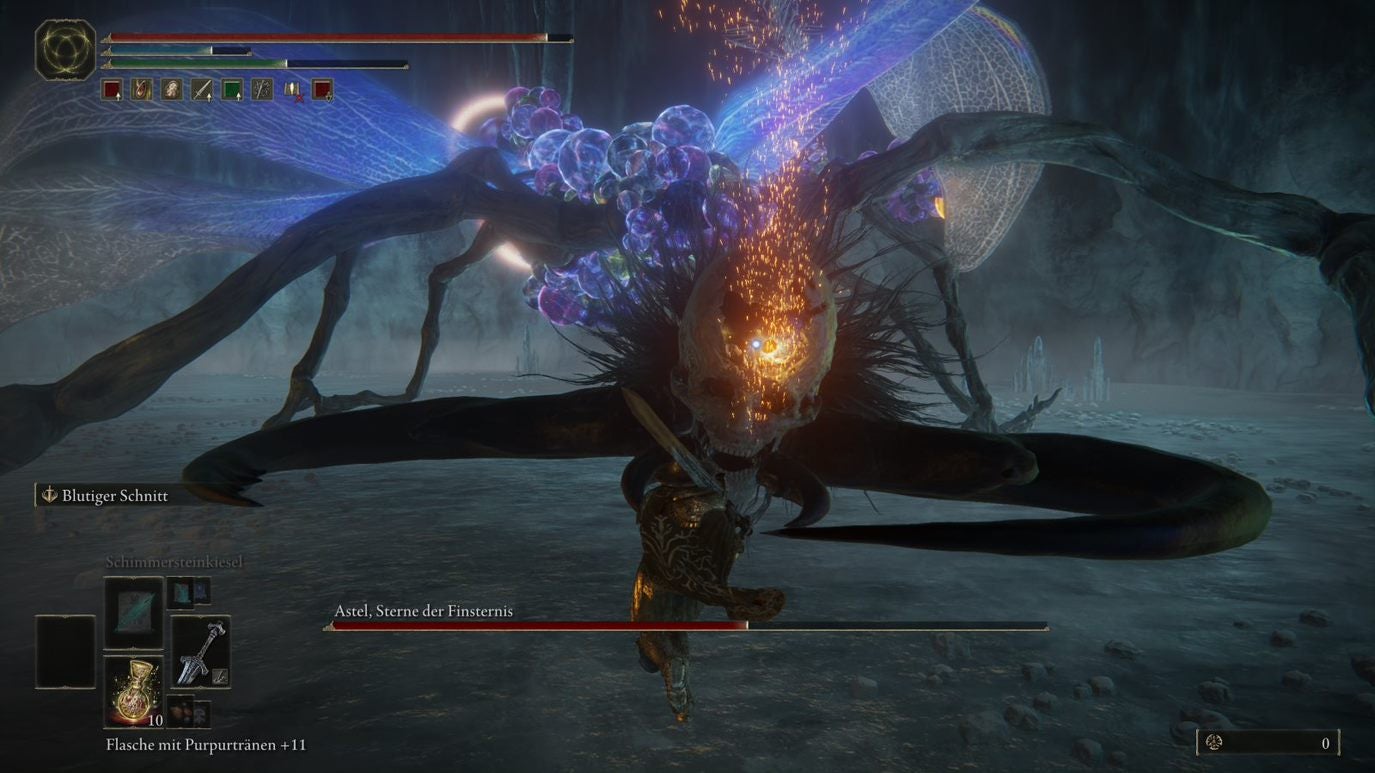Use the Flasche mit Purpurtränen flask
The height and width of the screenshot is (773, 1375).
133,692
